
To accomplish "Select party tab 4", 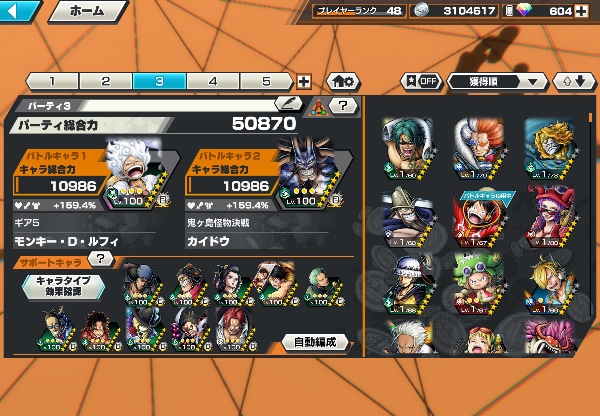I will [x=213, y=82].
